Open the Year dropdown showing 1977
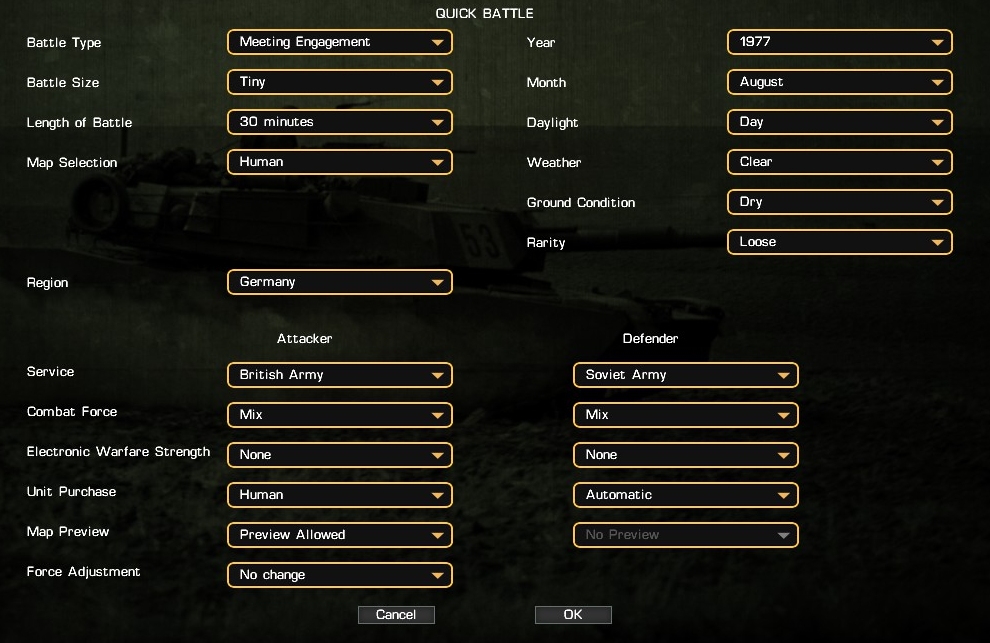 840,42
